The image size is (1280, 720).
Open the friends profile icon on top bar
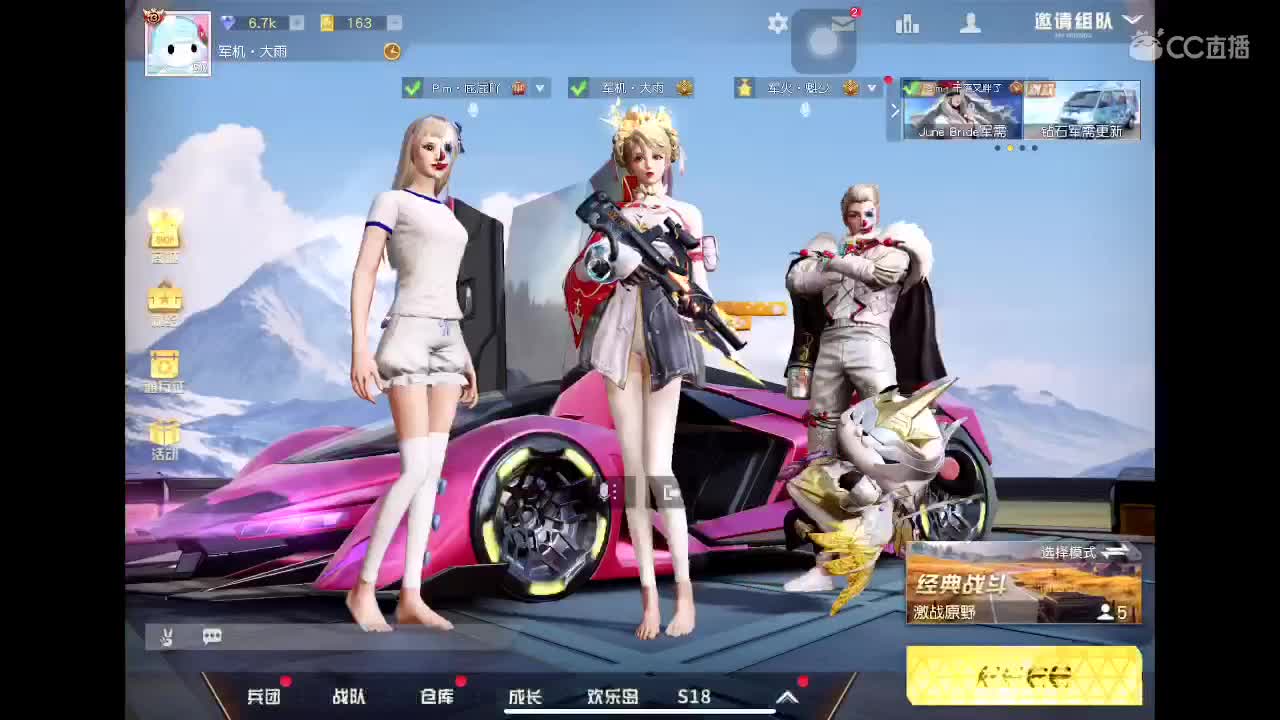tap(971, 23)
